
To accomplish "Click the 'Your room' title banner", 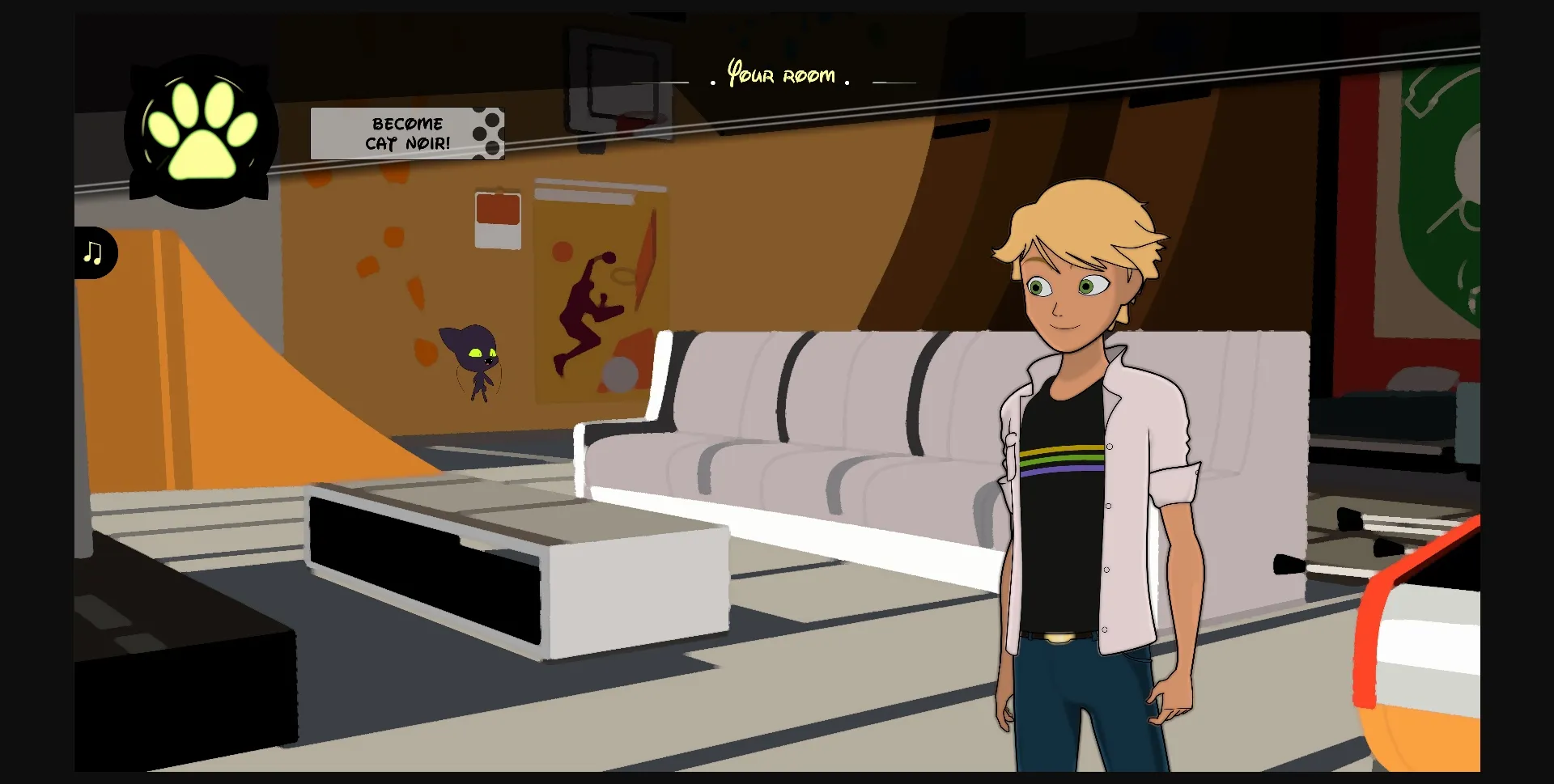I will pyautogui.click(x=781, y=75).
